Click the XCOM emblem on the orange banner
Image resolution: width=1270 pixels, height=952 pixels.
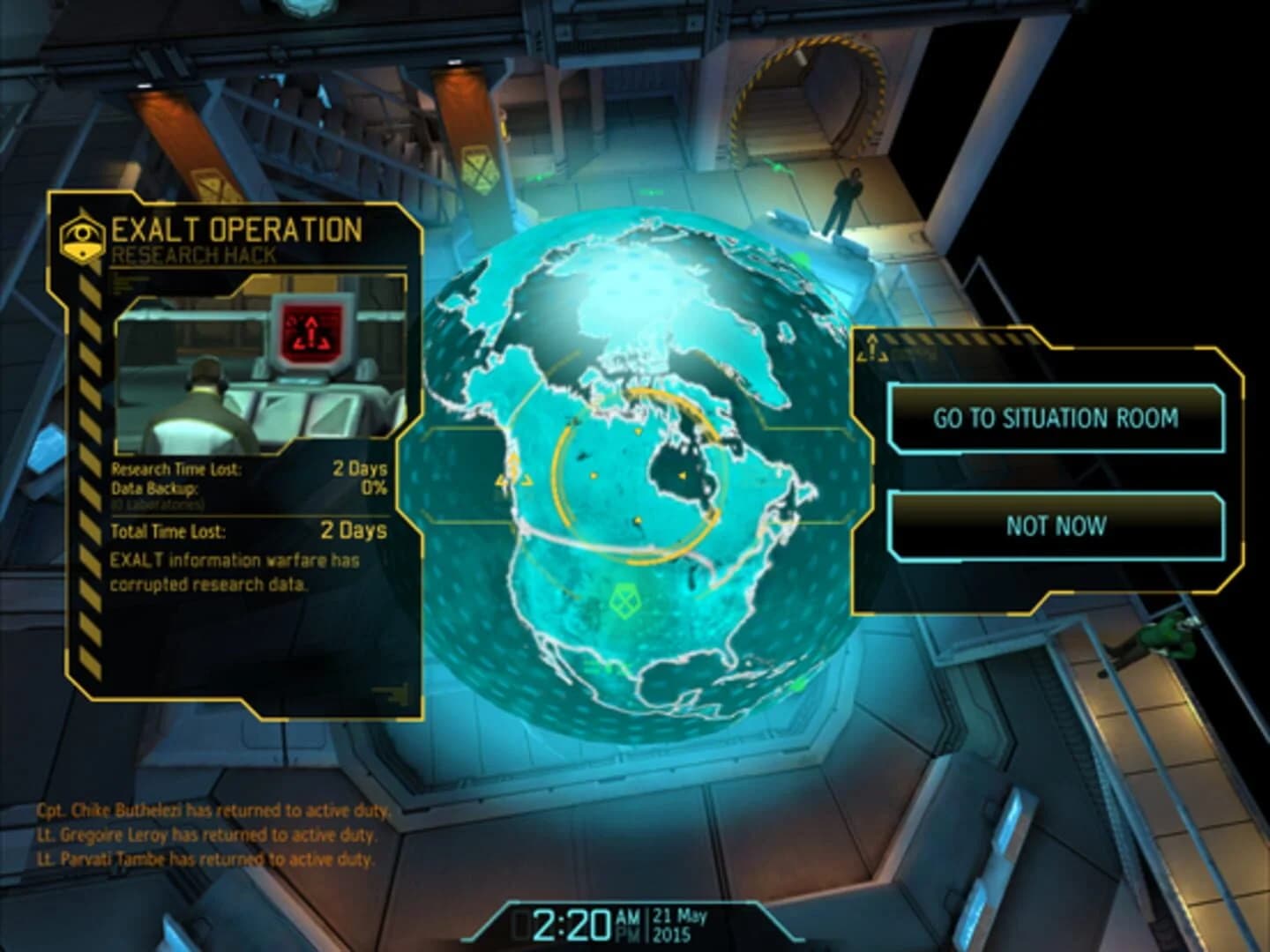pos(482,168)
